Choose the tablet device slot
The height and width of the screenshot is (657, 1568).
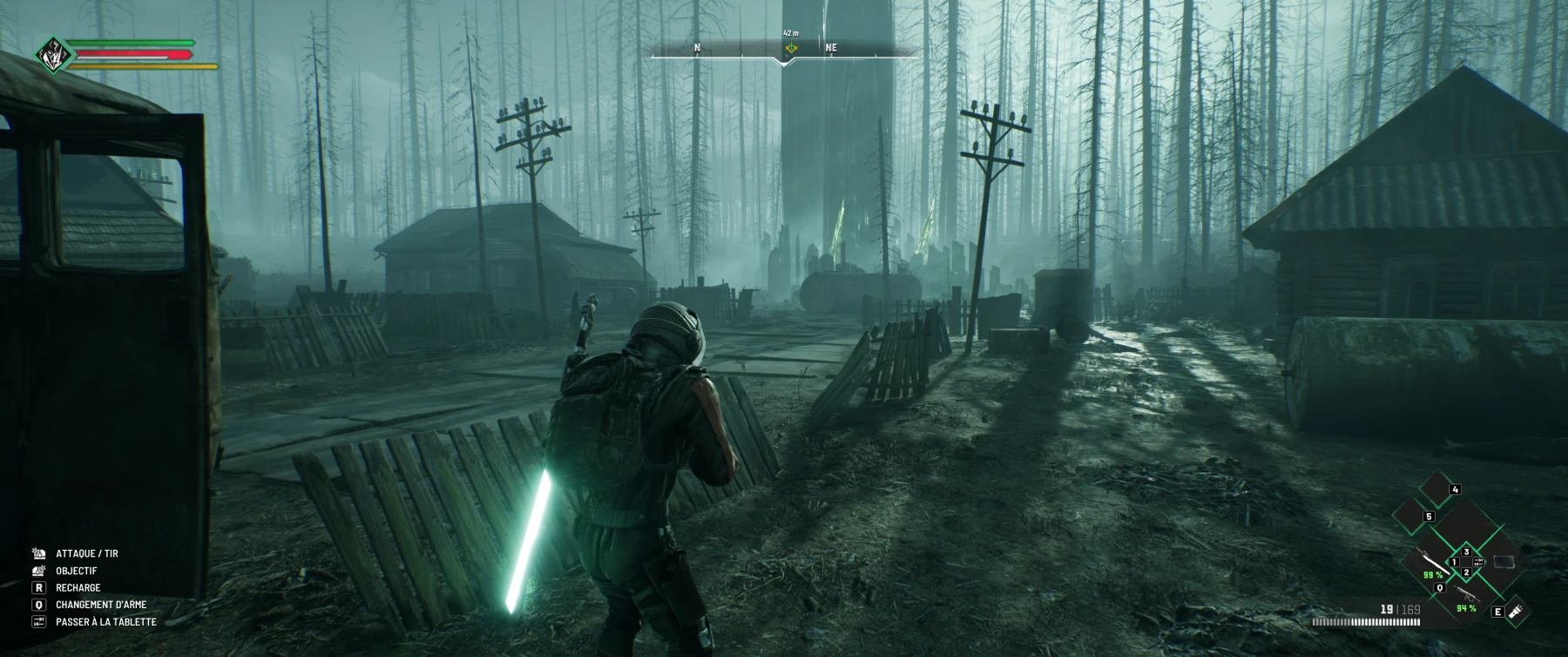[x=1504, y=562]
